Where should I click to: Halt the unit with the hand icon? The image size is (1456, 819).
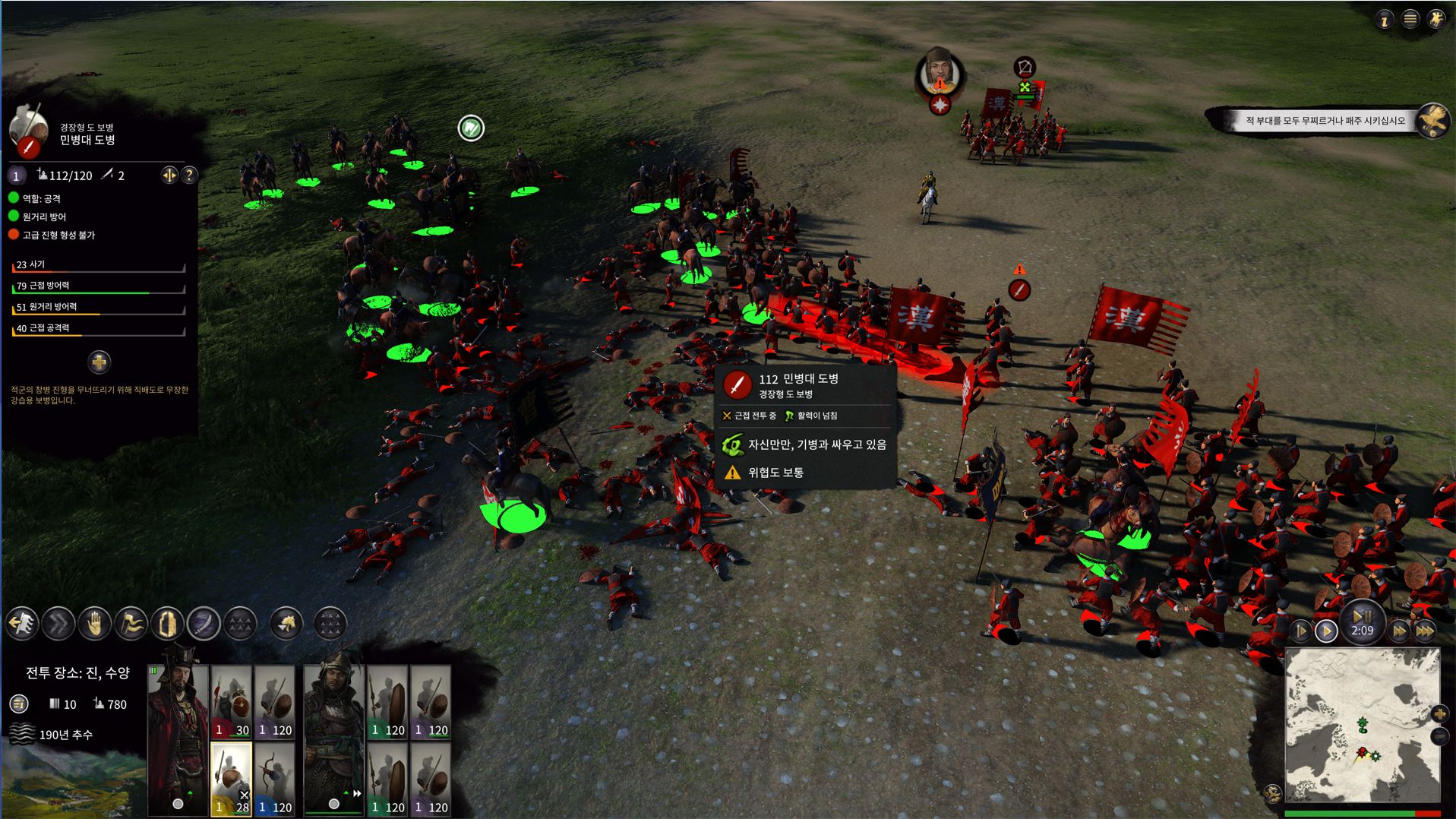click(94, 625)
